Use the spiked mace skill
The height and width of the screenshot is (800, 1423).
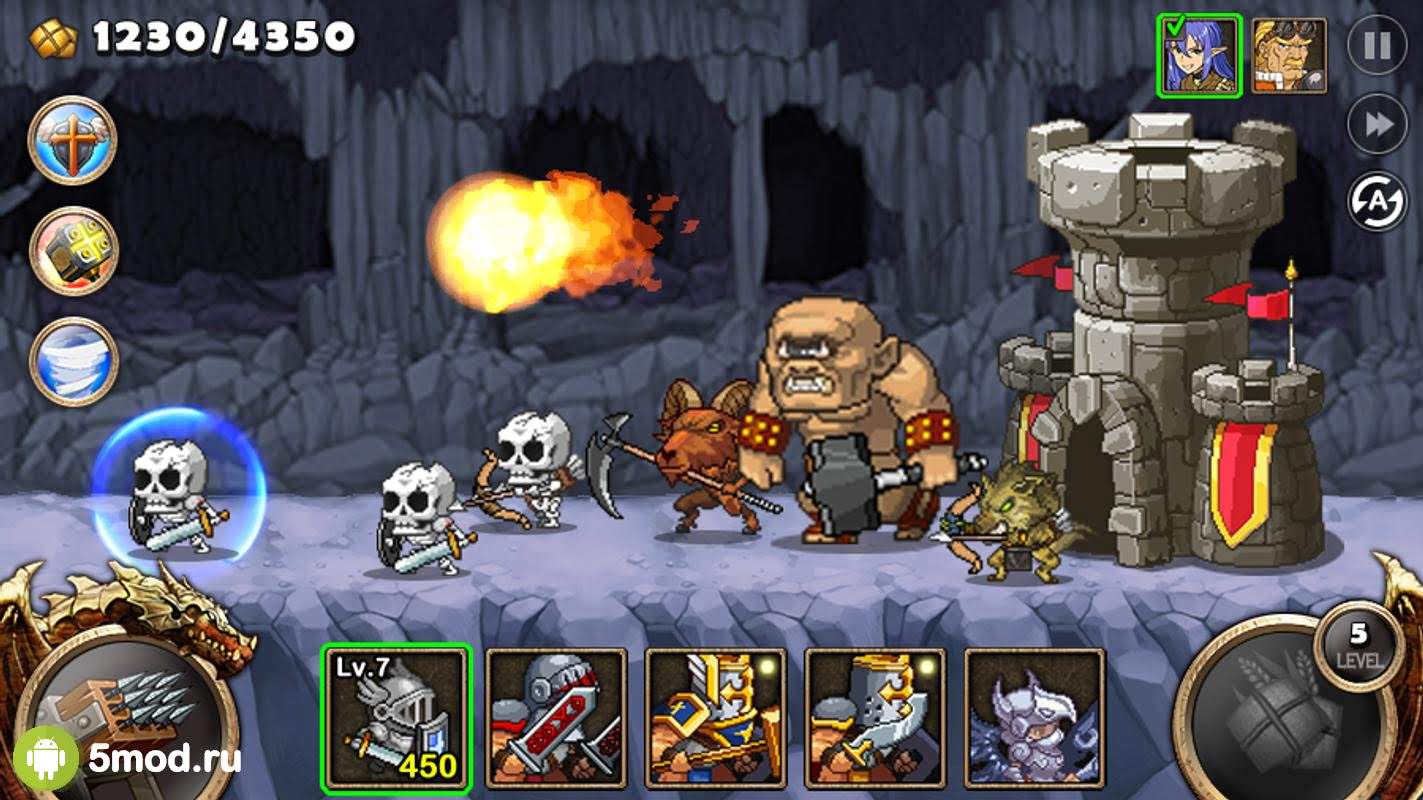tap(73, 251)
